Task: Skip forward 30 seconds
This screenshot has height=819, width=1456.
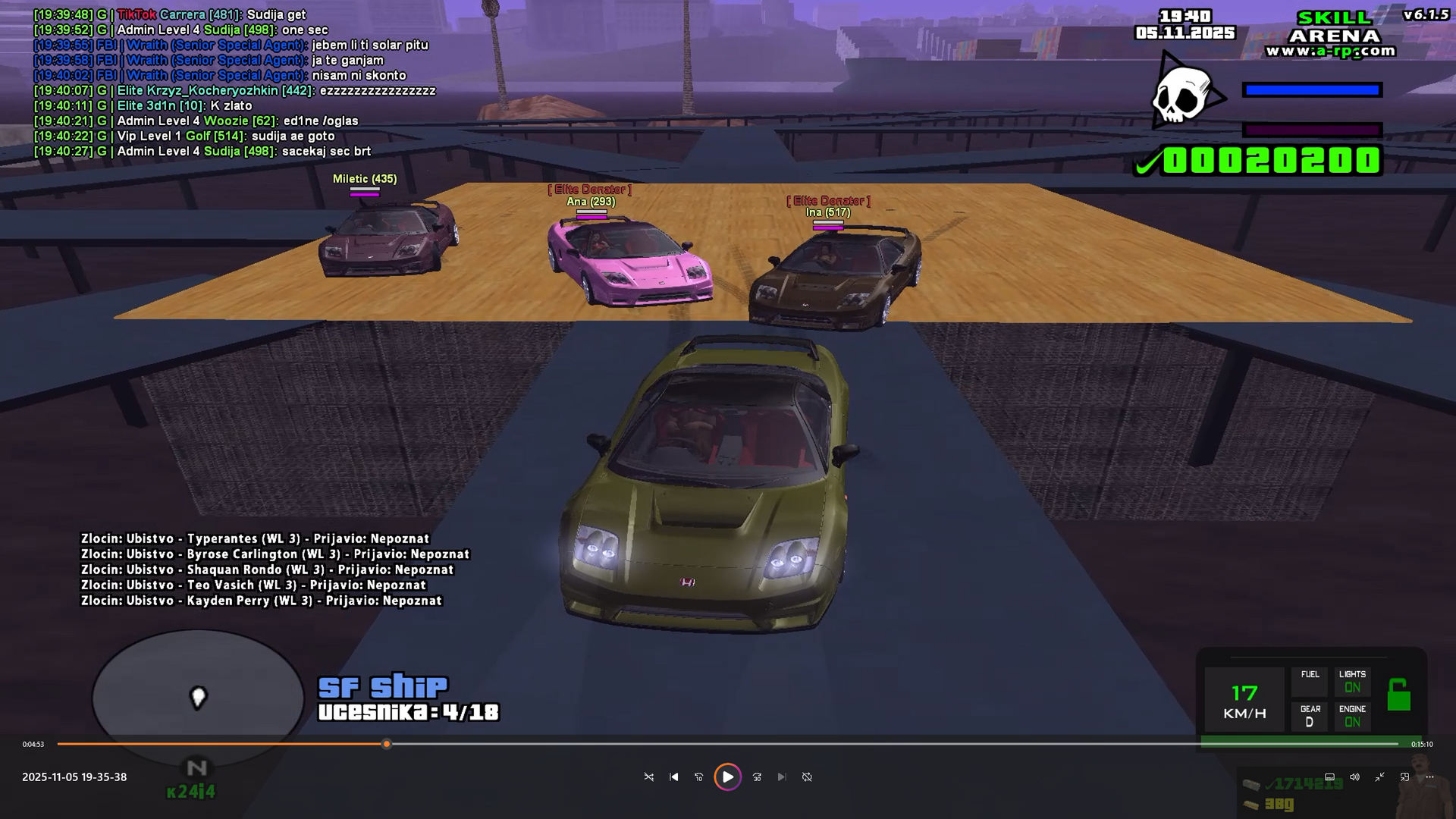Action: pos(757,777)
